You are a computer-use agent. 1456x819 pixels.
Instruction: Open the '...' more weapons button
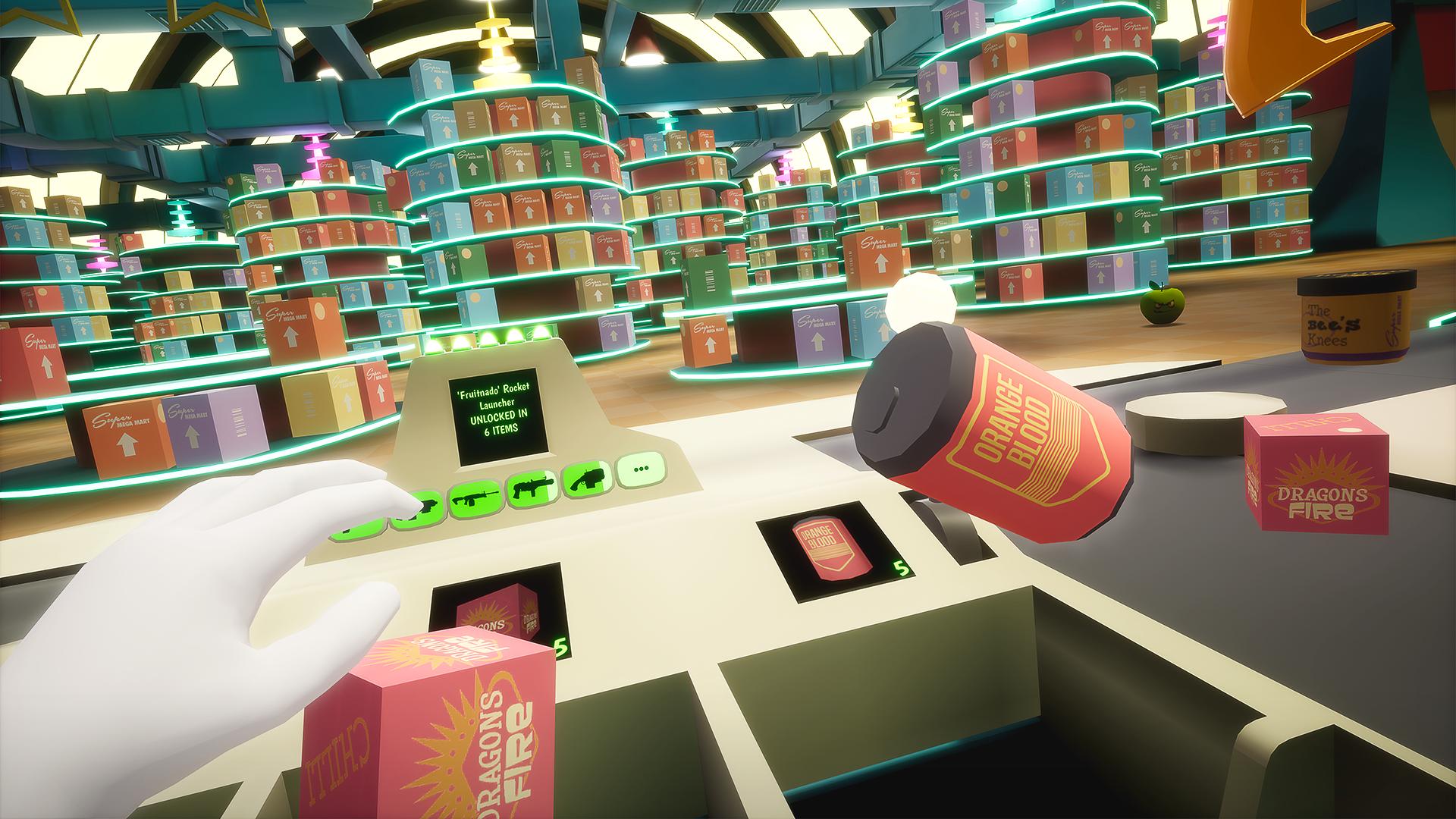641,470
